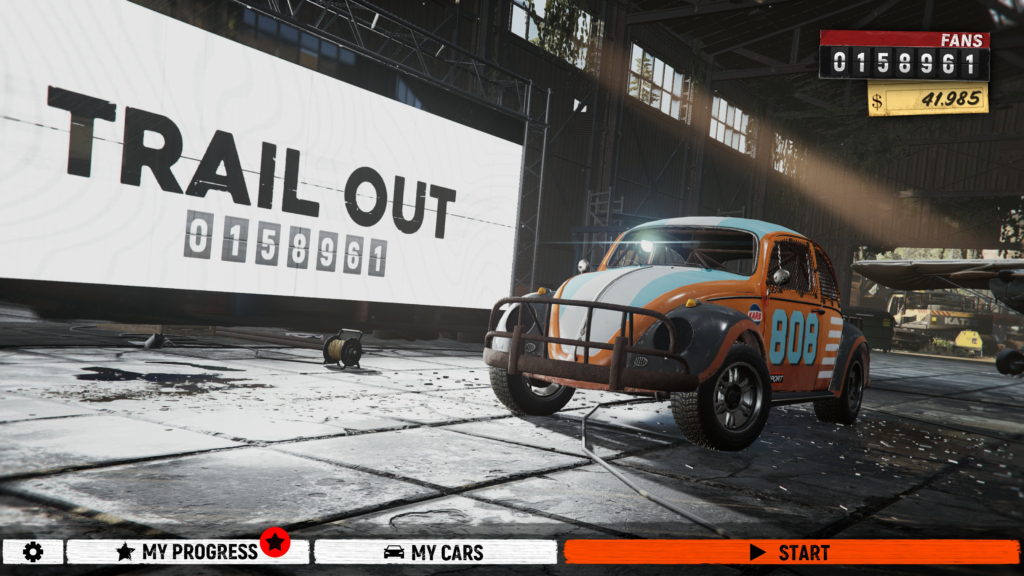Open the My Progress screen
Screen dimensions: 1024x576
187,552
